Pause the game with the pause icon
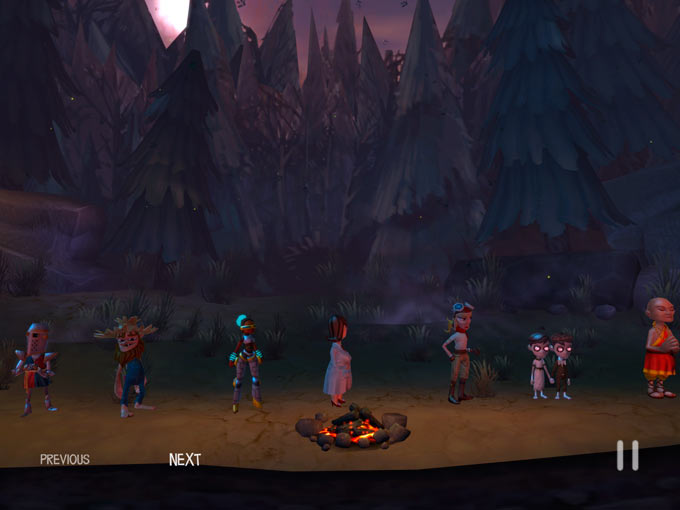 [627, 456]
